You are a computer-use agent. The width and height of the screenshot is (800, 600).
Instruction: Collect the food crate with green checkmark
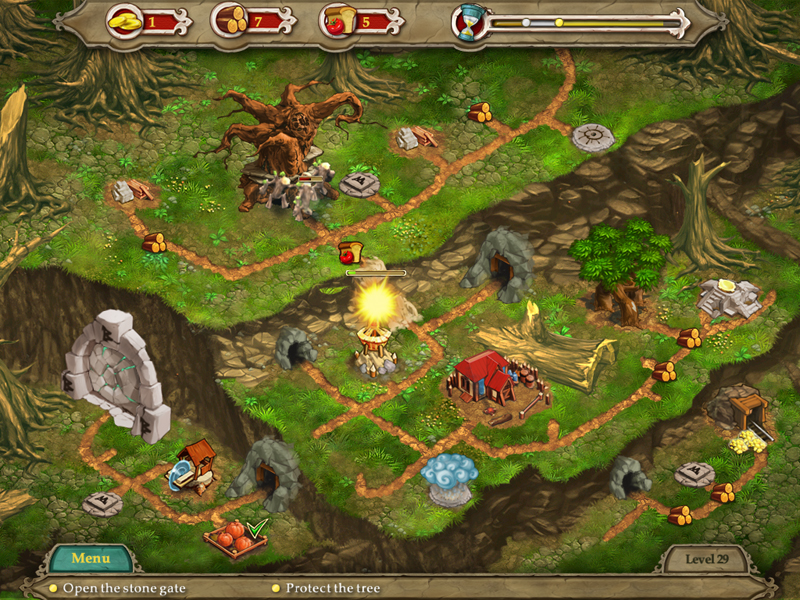click(236, 538)
